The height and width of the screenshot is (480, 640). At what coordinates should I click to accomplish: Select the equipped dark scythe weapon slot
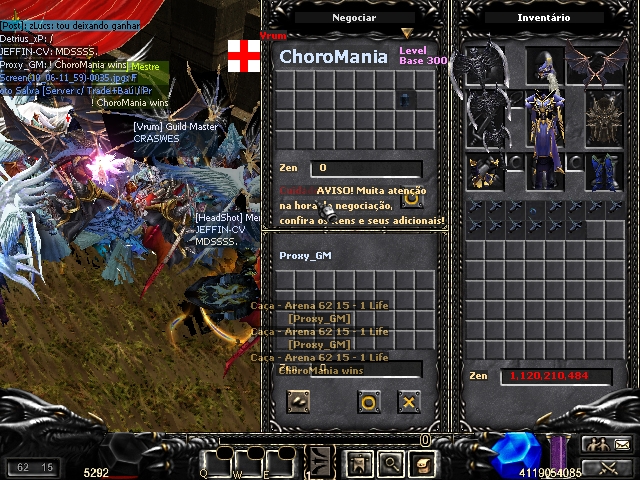tap(487, 118)
